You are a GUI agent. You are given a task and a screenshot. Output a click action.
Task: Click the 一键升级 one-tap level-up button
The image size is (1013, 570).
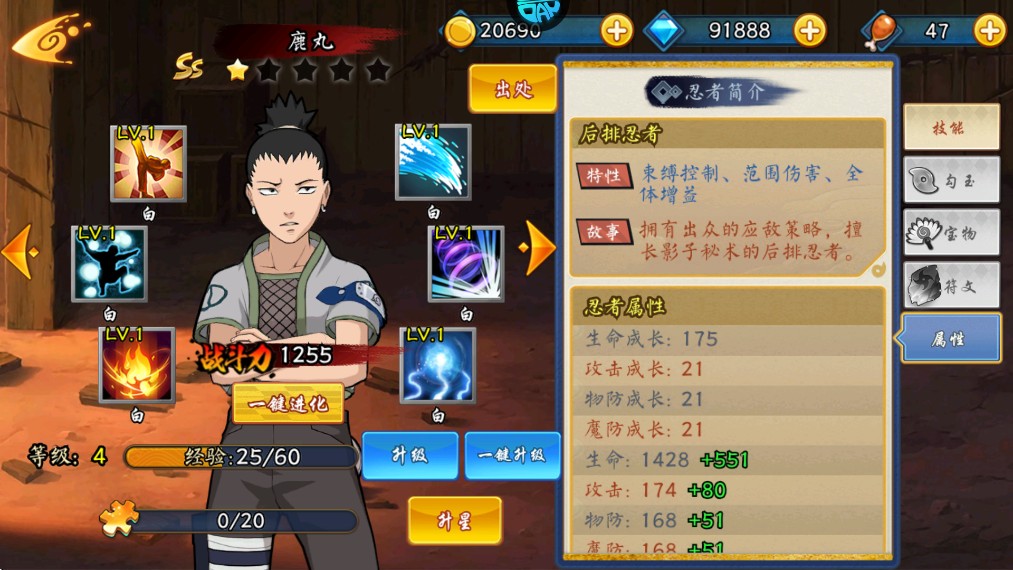click(x=512, y=455)
